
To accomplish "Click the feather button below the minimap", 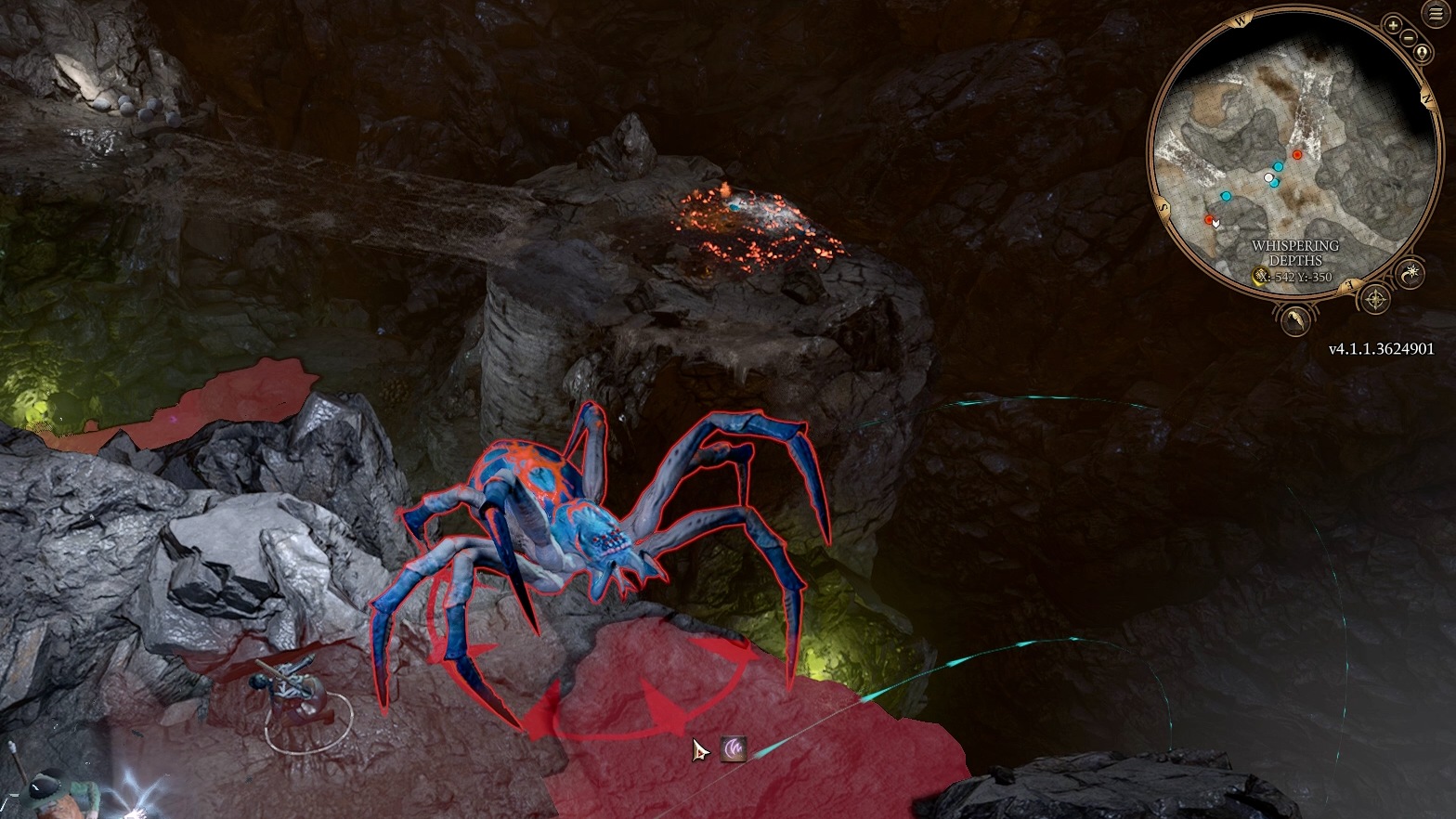I will click(1295, 320).
